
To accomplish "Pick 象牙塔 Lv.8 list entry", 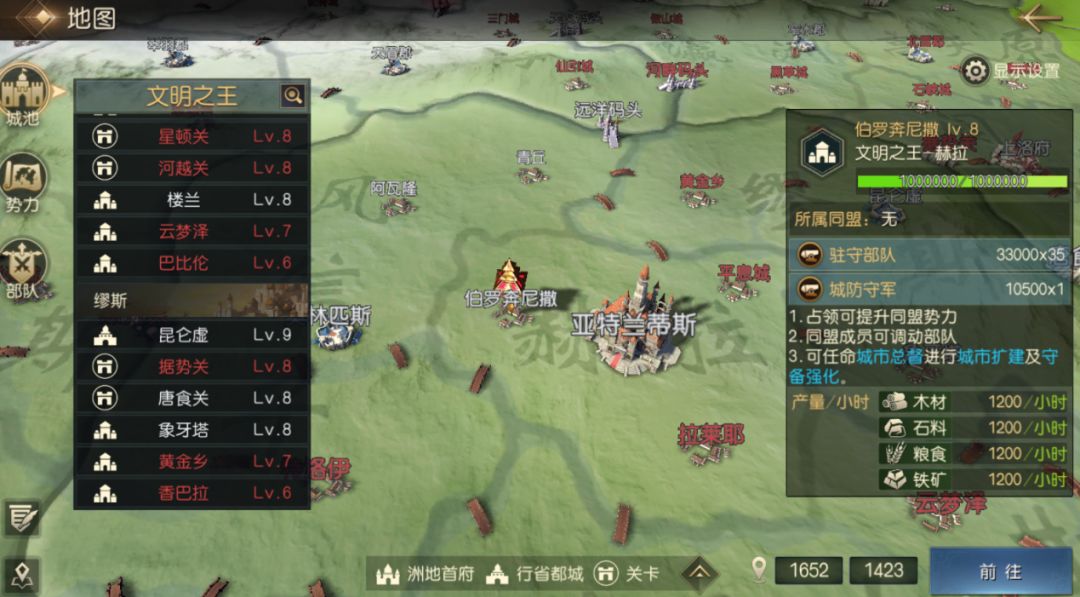I will click(192, 430).
